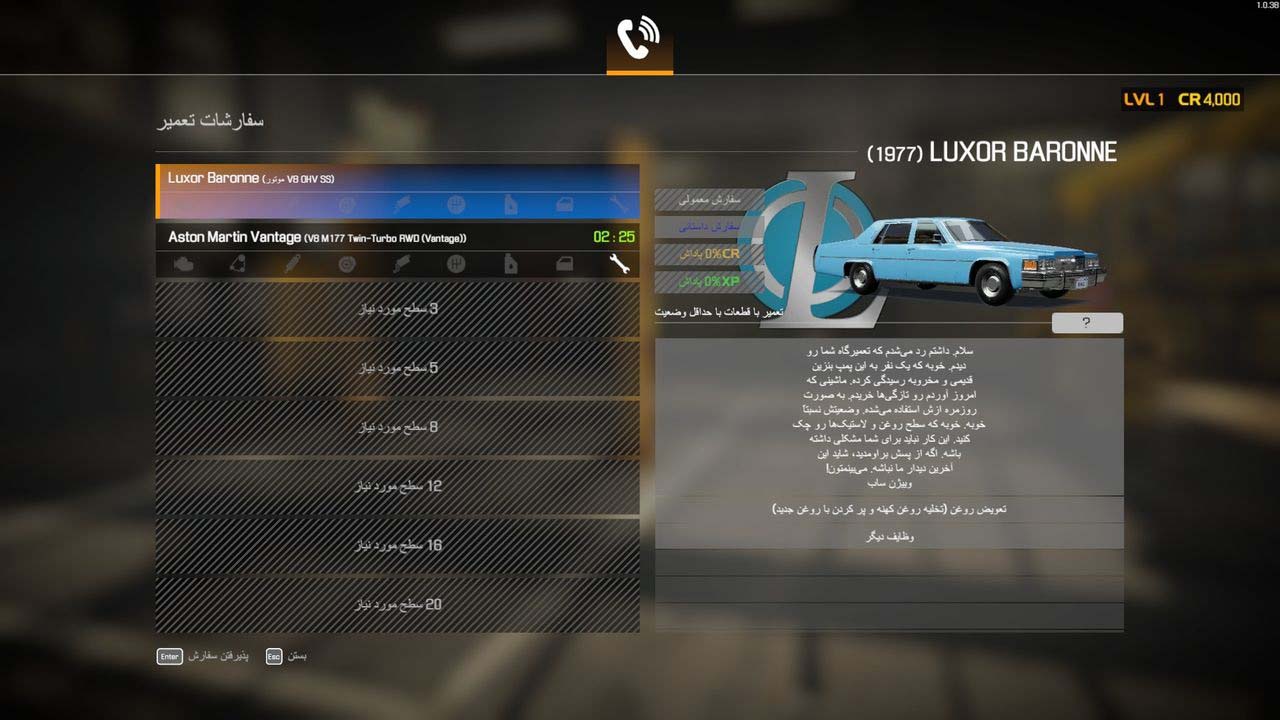Select the oil change task row

(x=889, y=509)
